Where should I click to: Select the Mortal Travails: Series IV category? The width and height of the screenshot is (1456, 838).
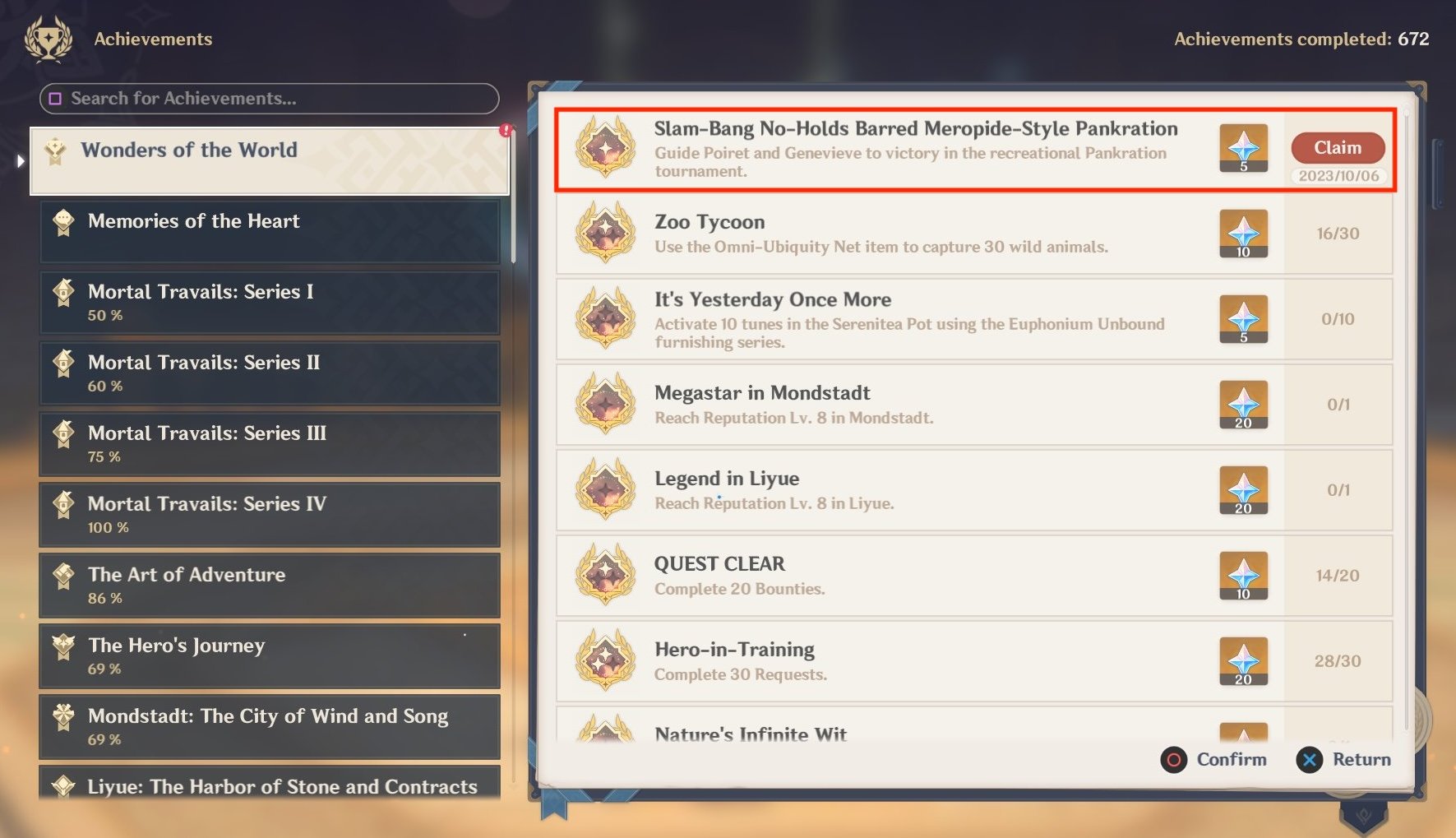(269, 514)
